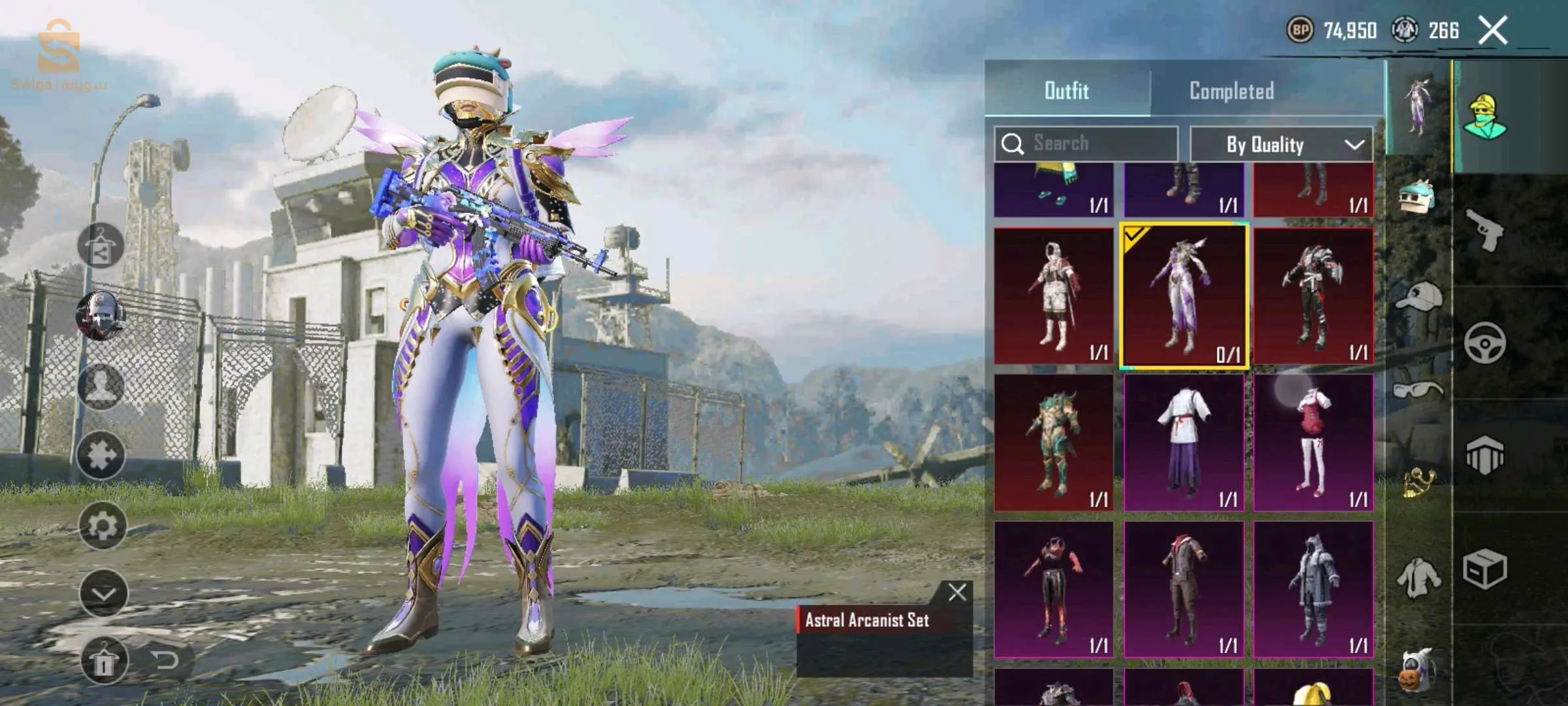Open the pistol weapon skins category

(1484, 229)
